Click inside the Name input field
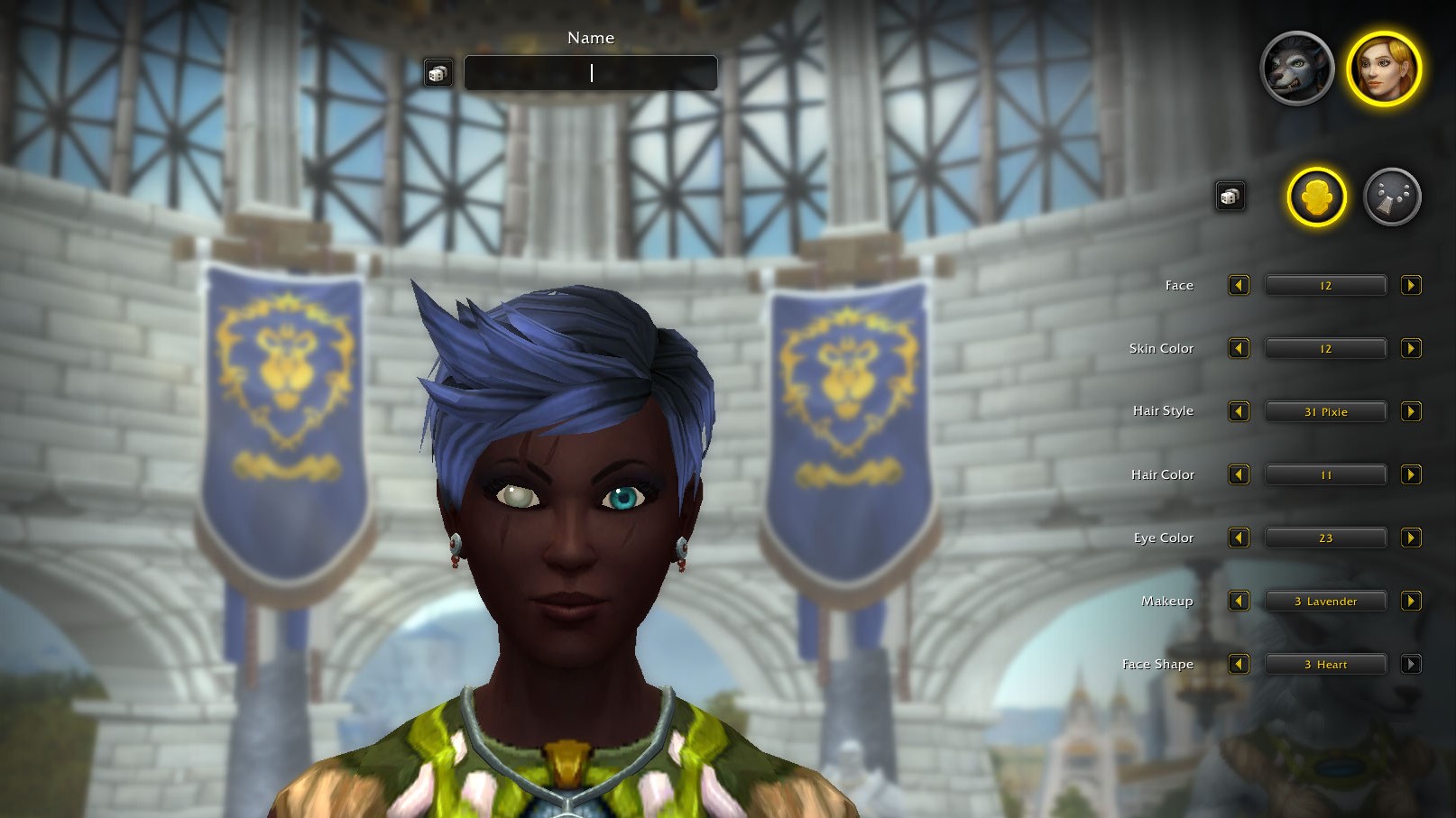Screen dimensions: 1456x818 pyautogui.click(x=591, y=73)
